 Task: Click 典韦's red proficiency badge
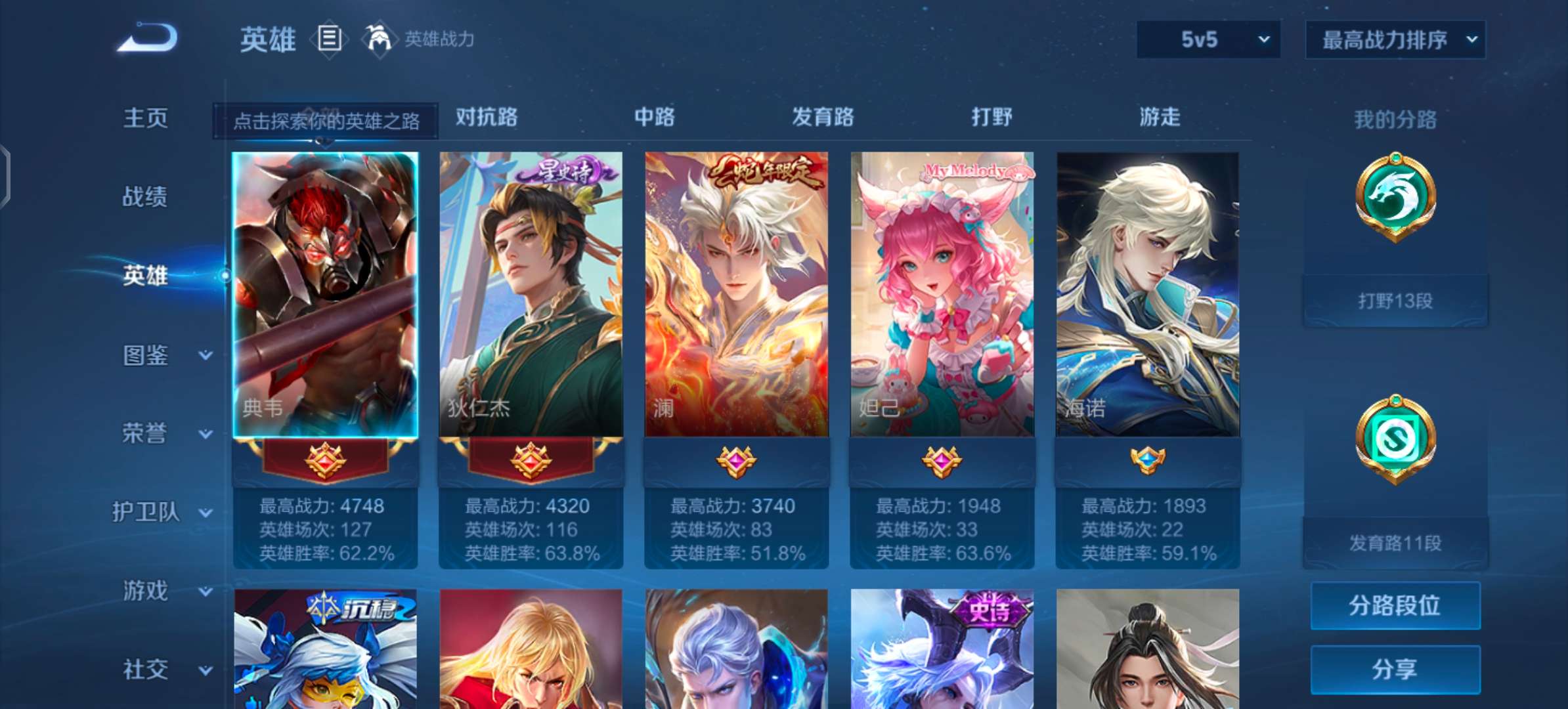coord(326,462)
